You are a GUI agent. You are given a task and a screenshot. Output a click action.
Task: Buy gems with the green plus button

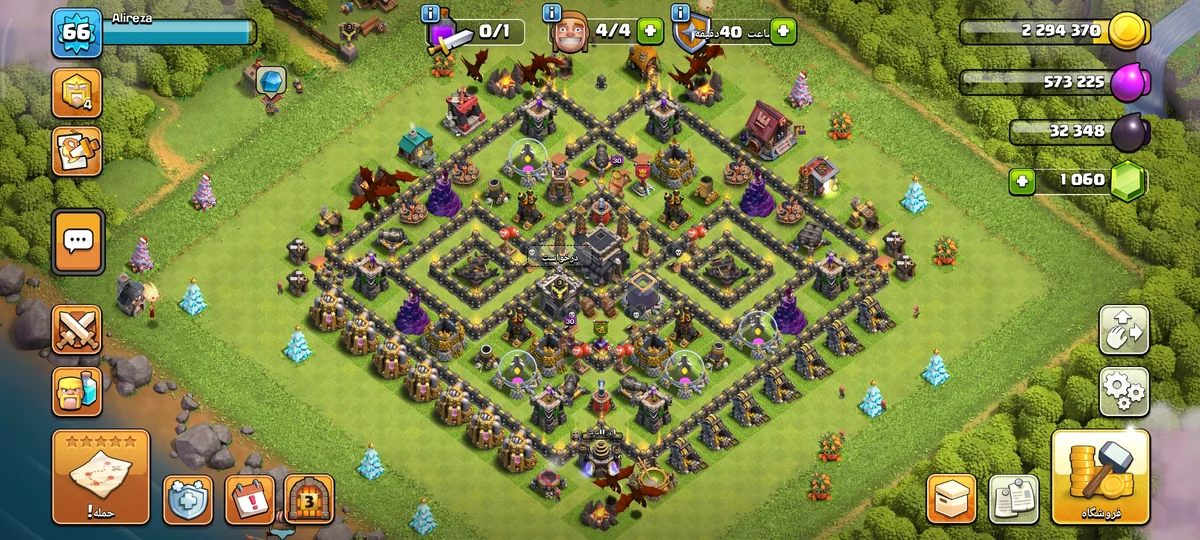click(x=1022, y=181)
